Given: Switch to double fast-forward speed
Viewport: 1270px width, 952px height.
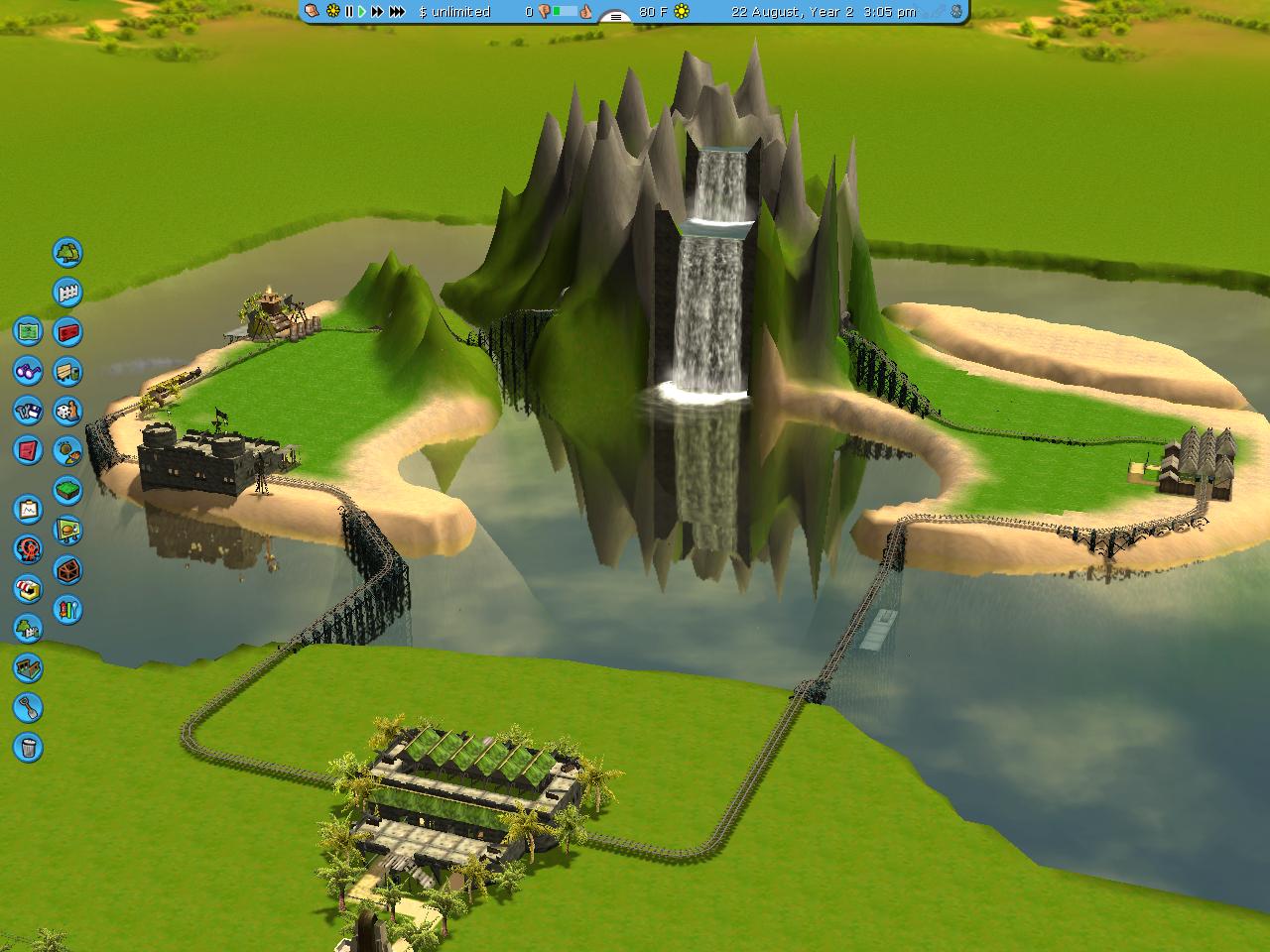Looking at the screenshot, I should pos(377,12).
